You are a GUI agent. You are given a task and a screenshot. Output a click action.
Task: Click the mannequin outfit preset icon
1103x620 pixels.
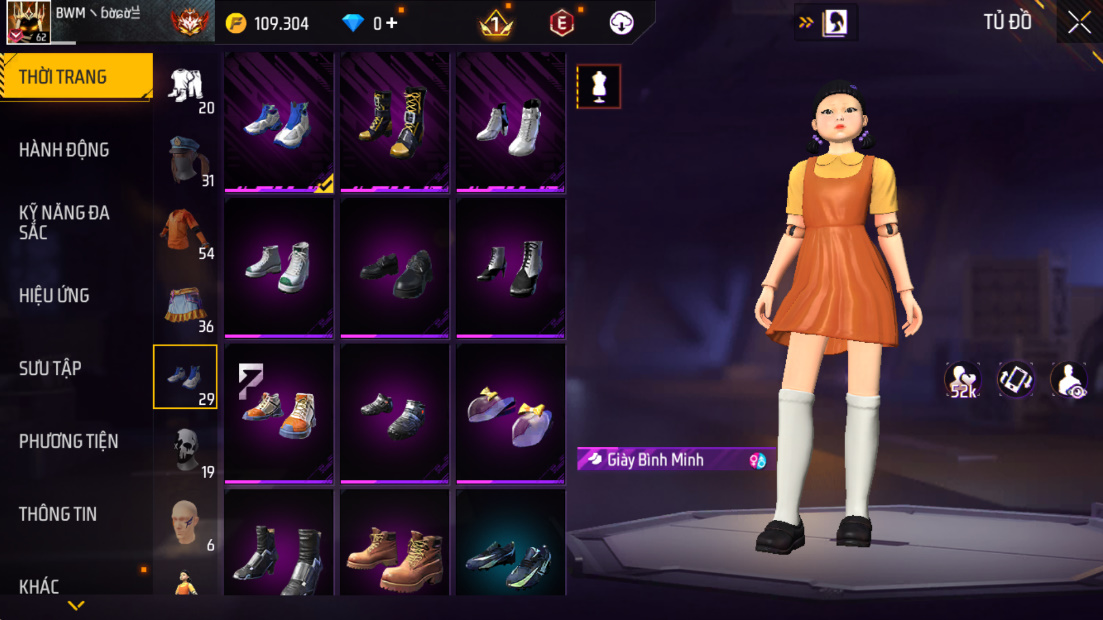coord(598,86)
